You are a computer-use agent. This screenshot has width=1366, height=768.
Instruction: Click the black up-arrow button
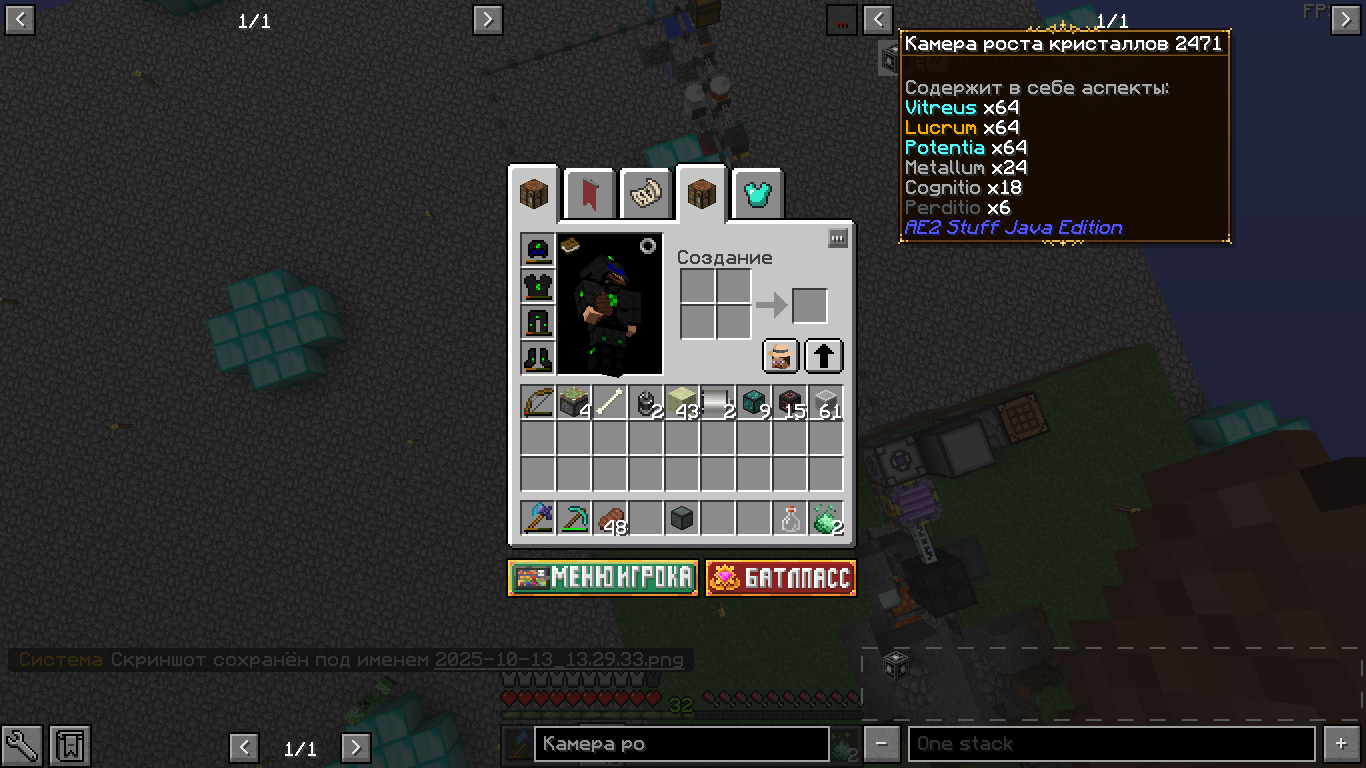[824, 356]
